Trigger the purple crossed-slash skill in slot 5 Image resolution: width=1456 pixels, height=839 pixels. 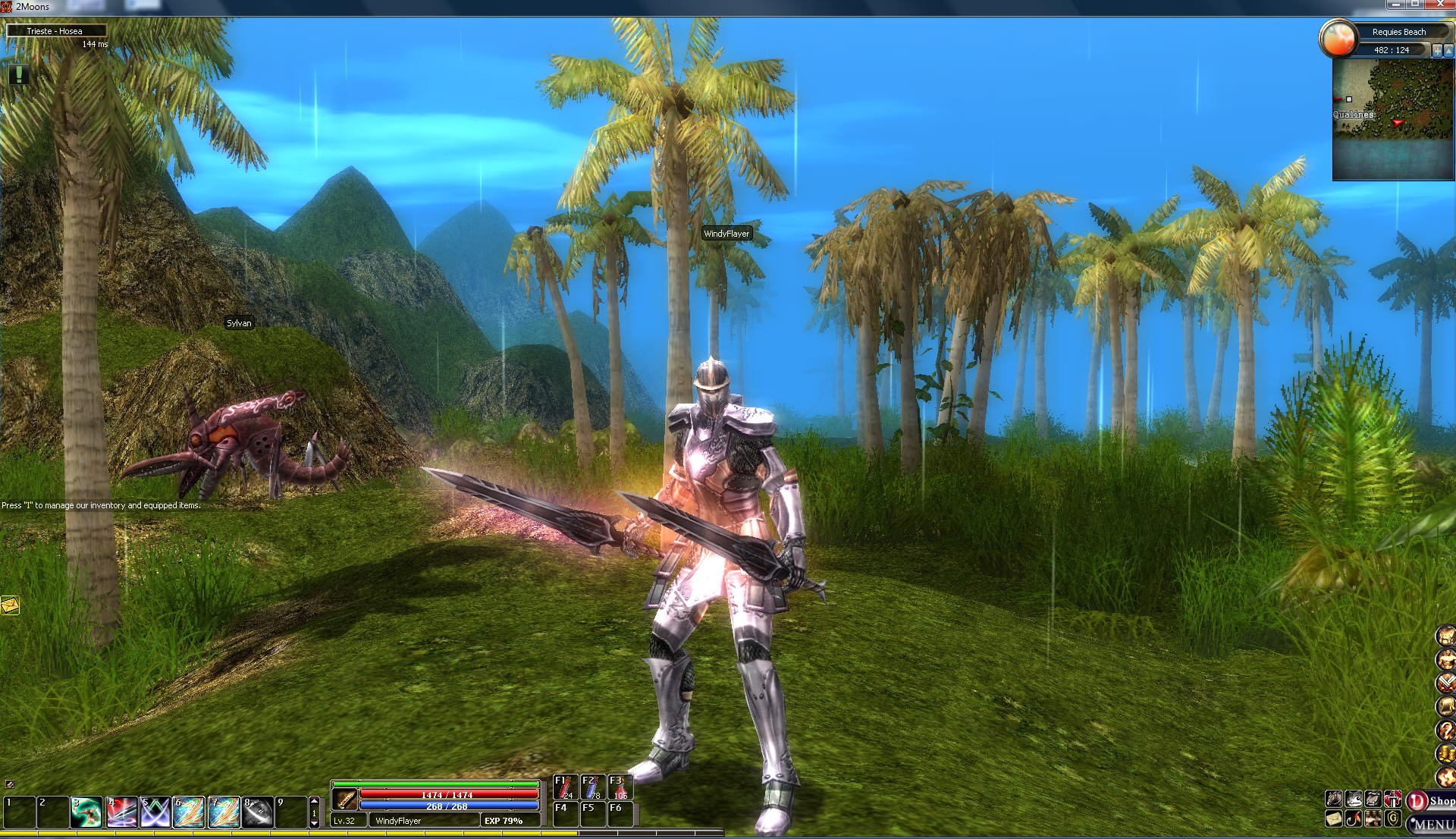(x=155, y=812)
